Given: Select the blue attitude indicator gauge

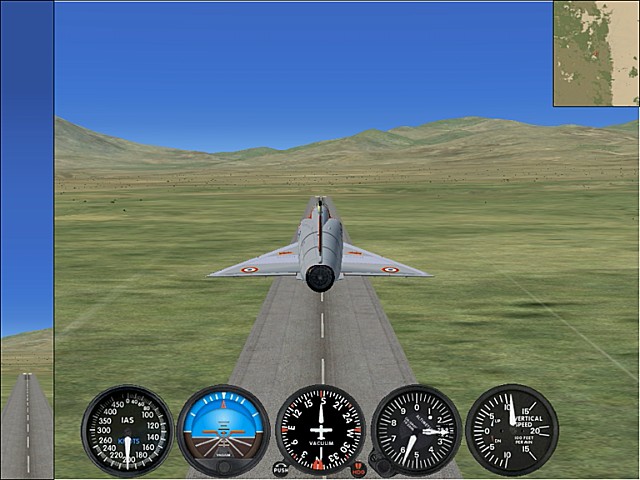Looking at the screenshot, I should point(223,429).
